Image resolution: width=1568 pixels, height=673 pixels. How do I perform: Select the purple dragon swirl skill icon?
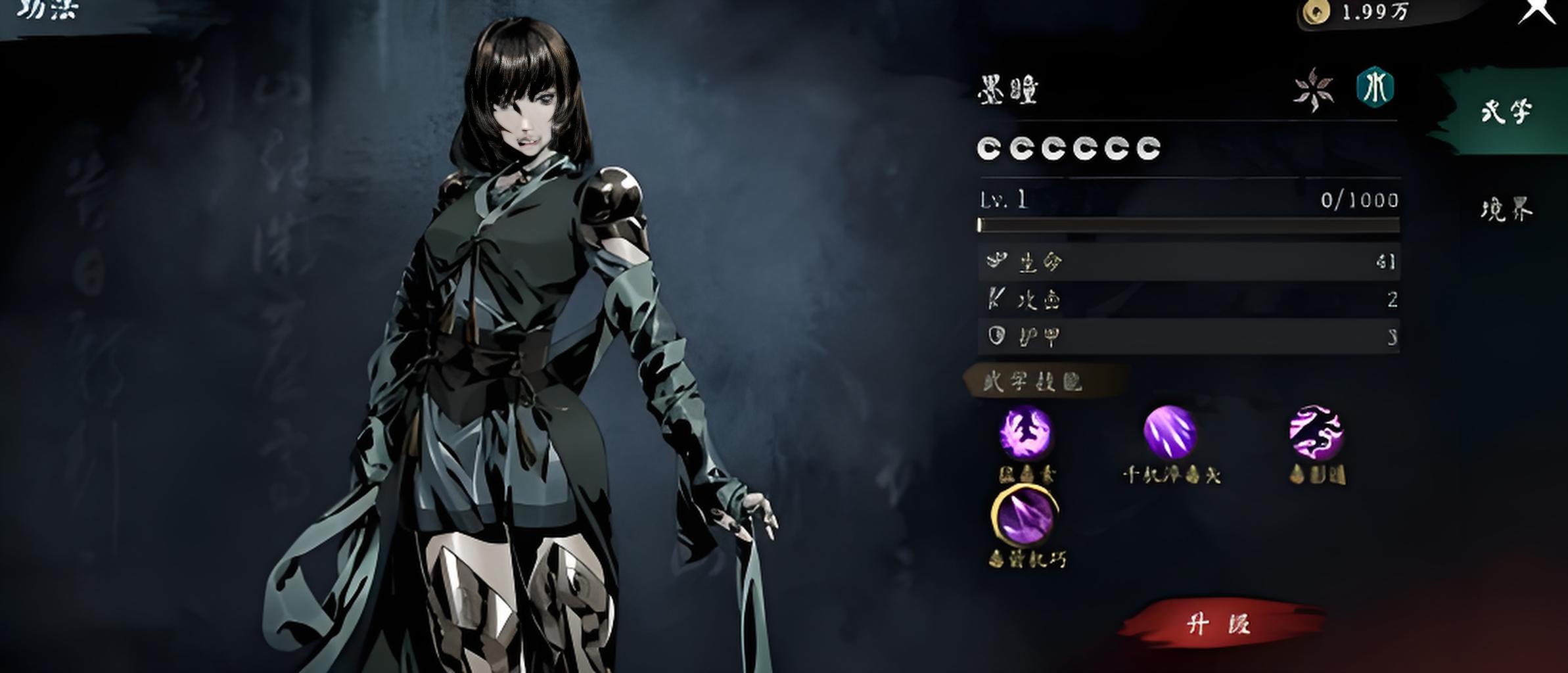pos(1316,432)
